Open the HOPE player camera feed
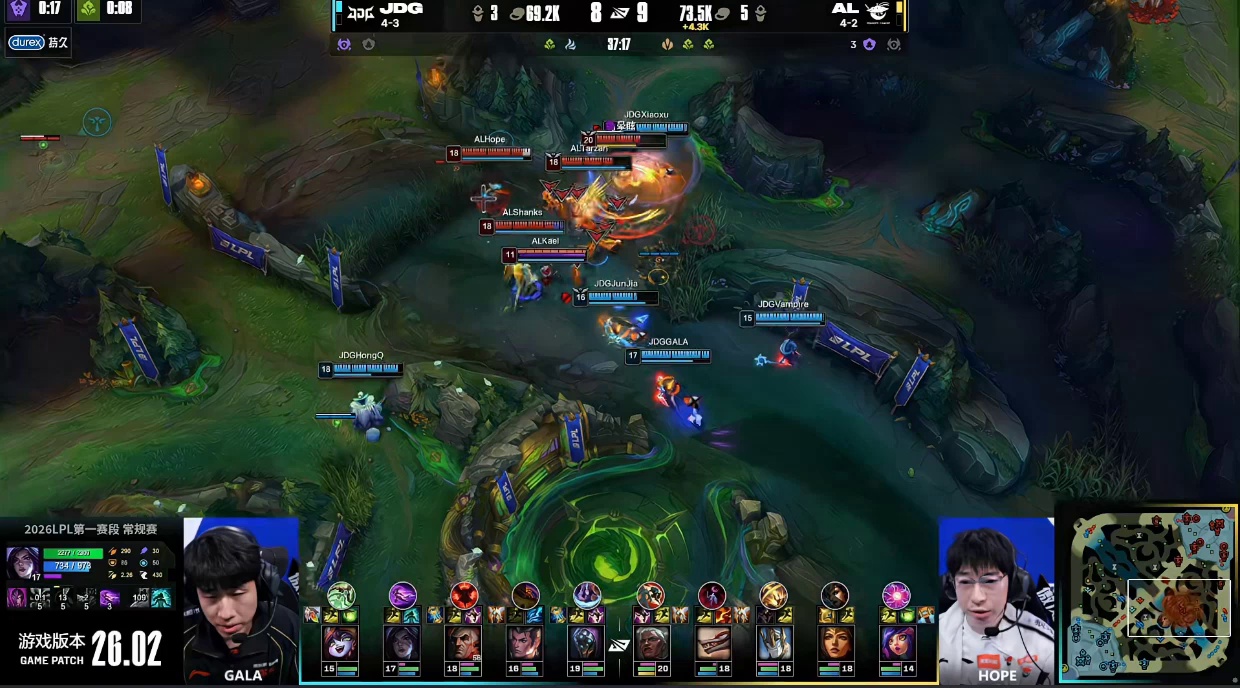The image size is (1240, 688). tap(995, 600)
